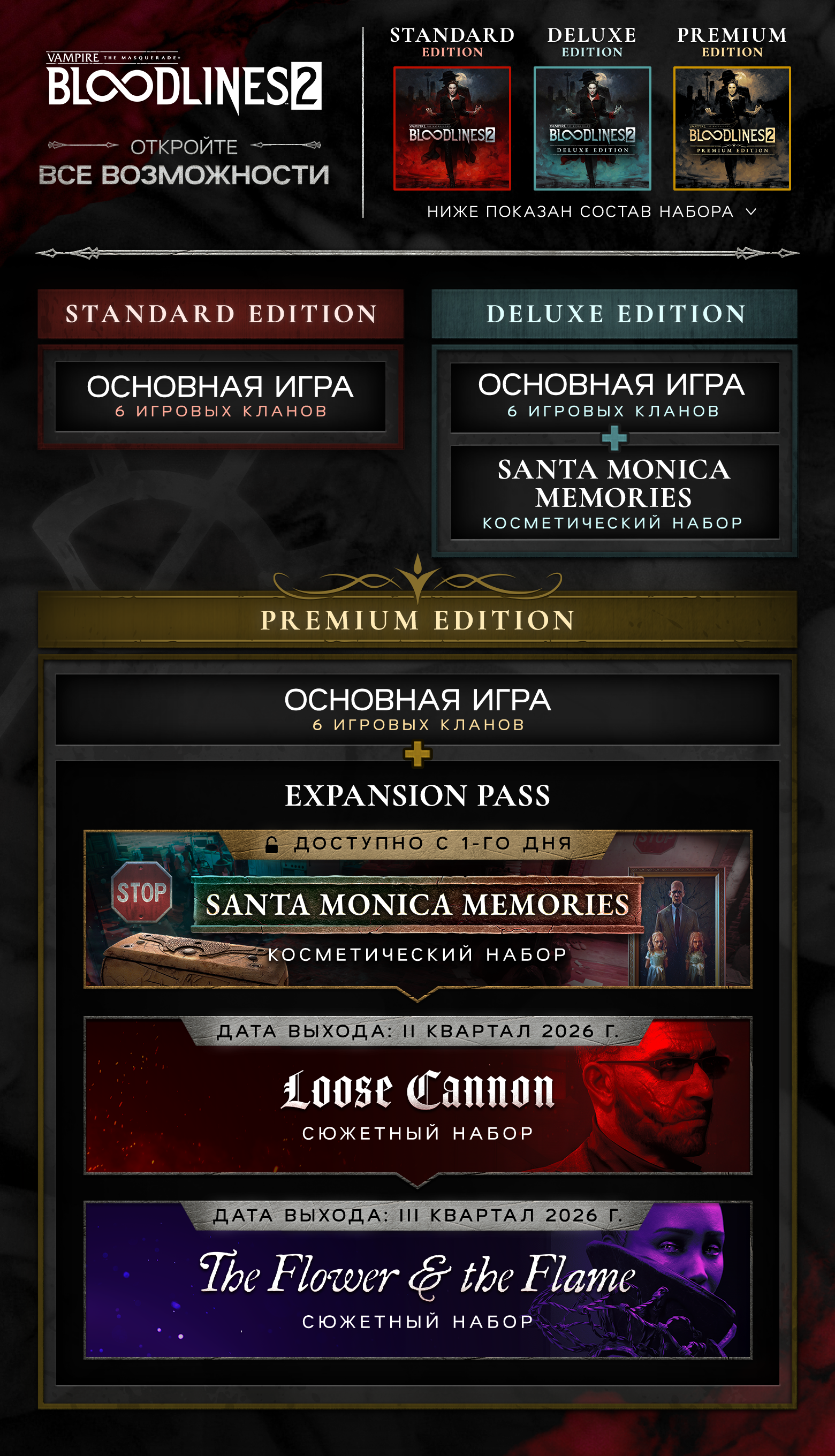This screenshot has width=835, height=1456.
Task: Pick the Premium Edition cover art
Action: 732,128
